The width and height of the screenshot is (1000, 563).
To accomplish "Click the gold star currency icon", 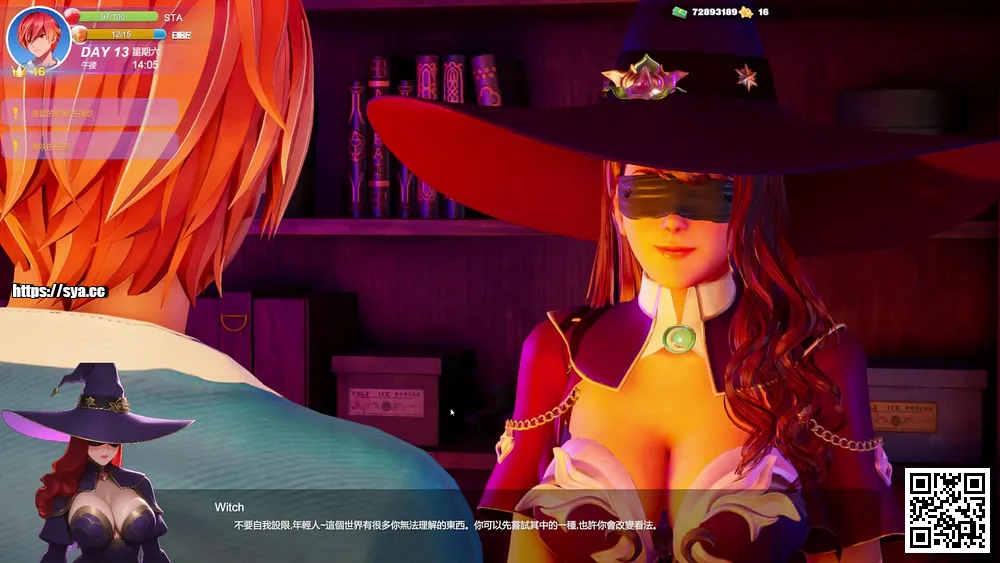I will point(745,12).
